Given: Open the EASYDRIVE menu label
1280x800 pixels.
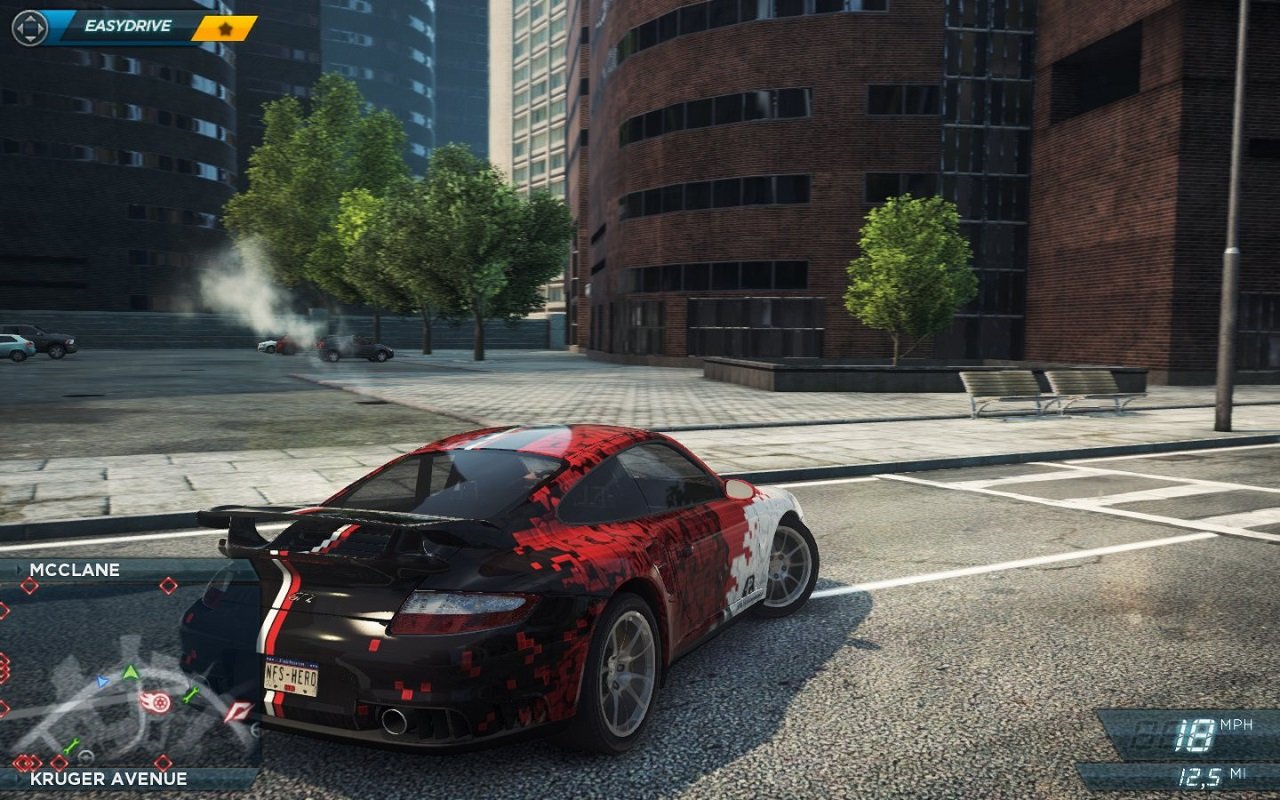Looking at the screenshot, I should 128,24.
